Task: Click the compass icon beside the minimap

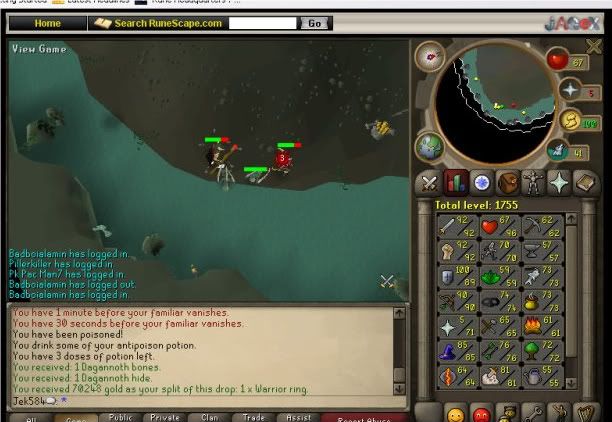Action: pyautogui.click(x=430, y=56)
